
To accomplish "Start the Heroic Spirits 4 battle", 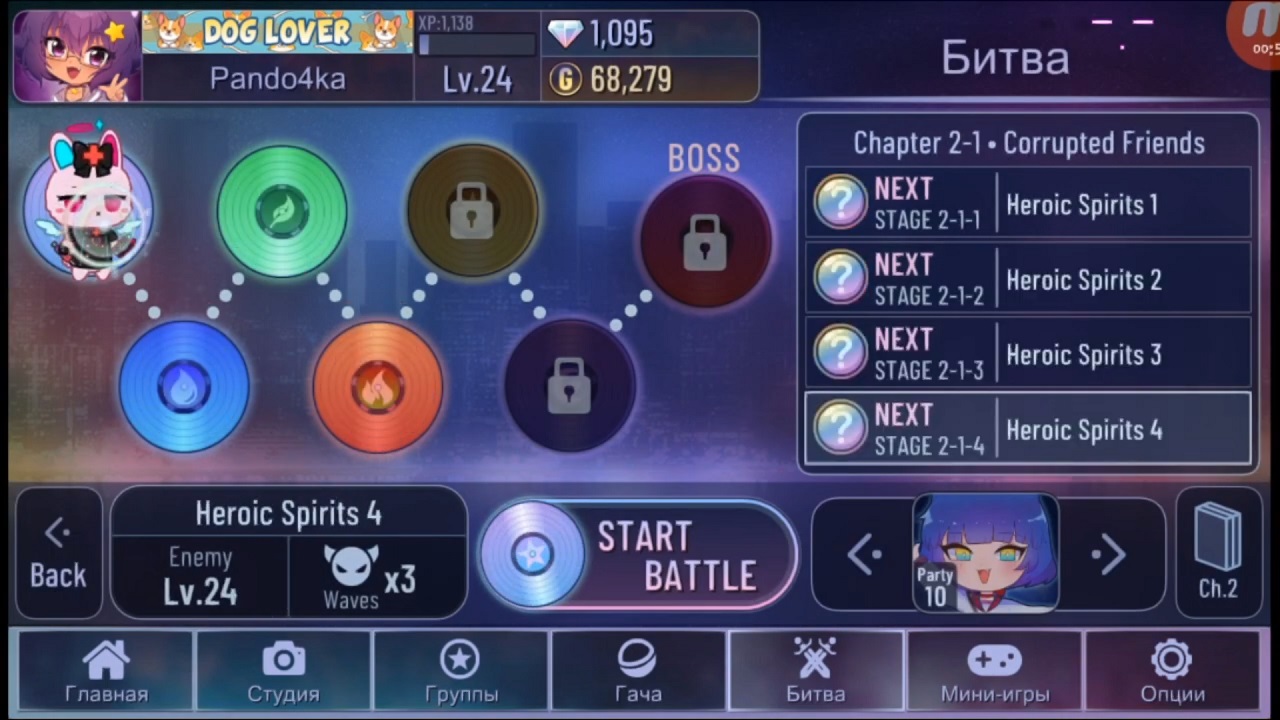I will (x=638, y=555).
